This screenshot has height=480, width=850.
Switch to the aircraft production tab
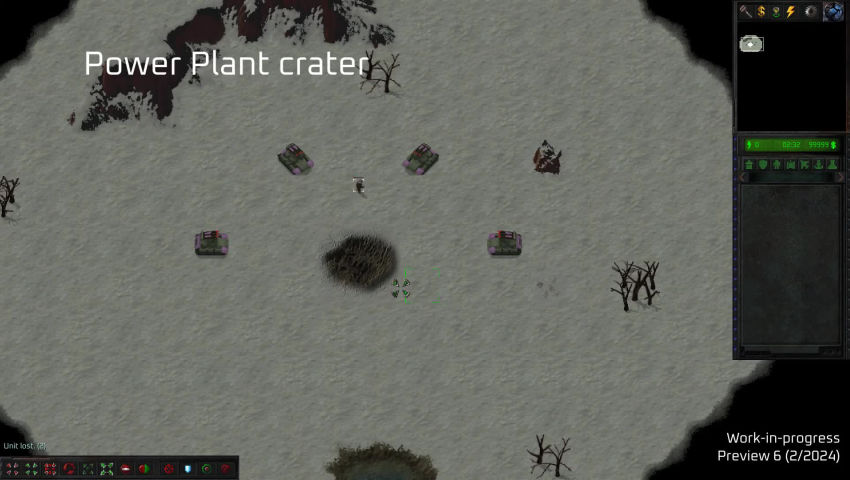804,165
